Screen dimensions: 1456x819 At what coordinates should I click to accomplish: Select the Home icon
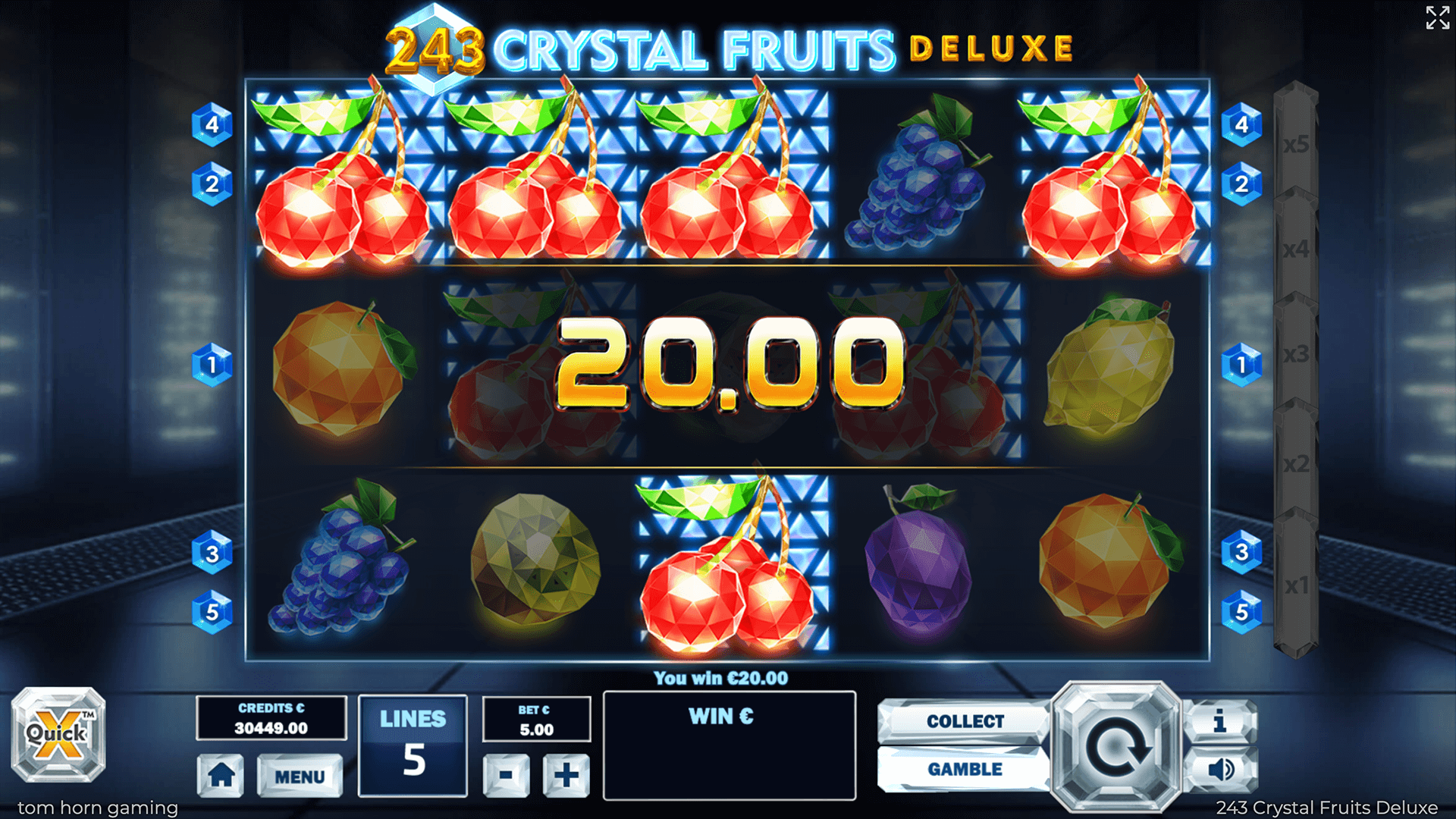(221, 776)
